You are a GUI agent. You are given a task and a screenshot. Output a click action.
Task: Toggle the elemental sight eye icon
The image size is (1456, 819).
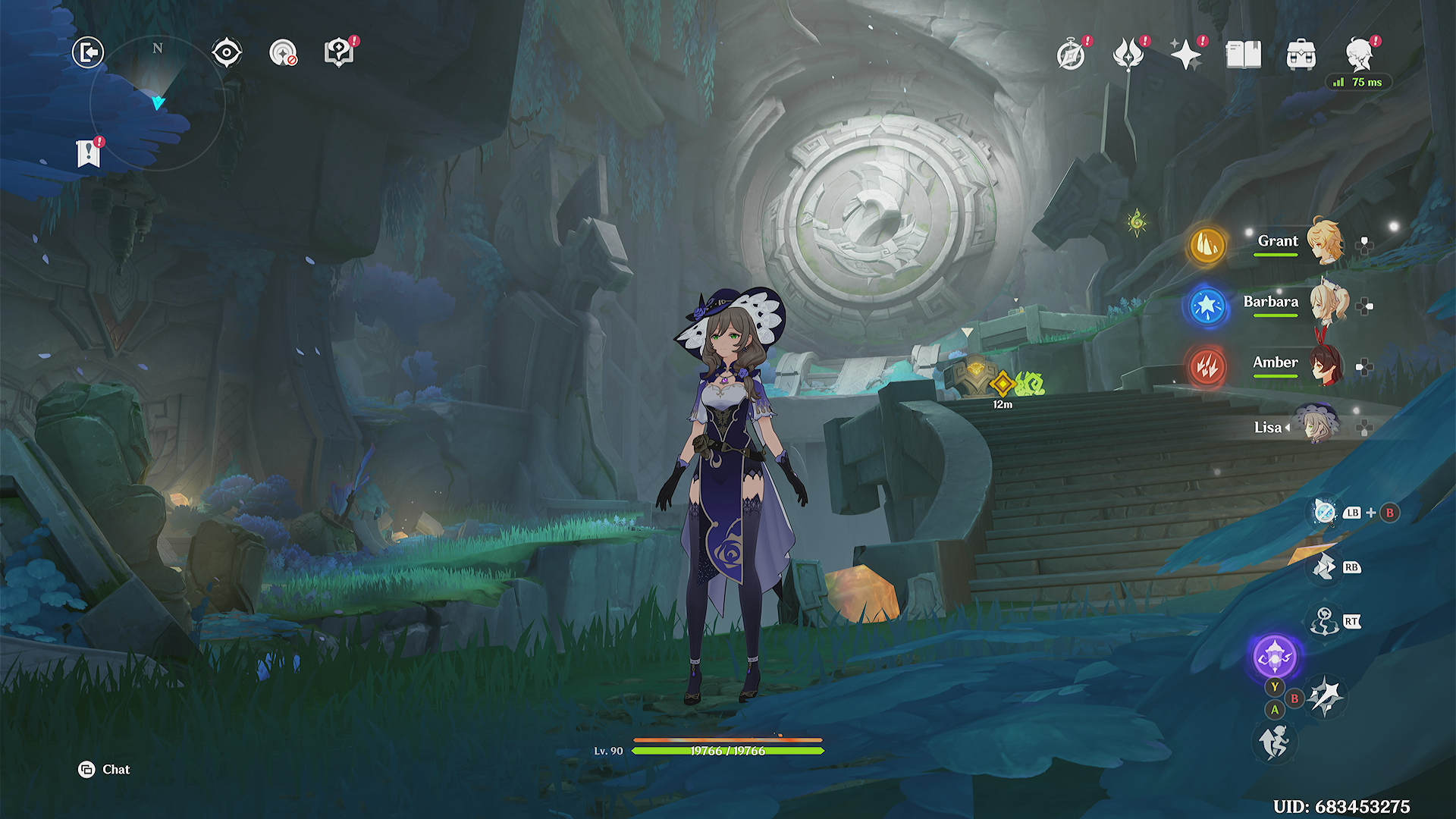226,53
